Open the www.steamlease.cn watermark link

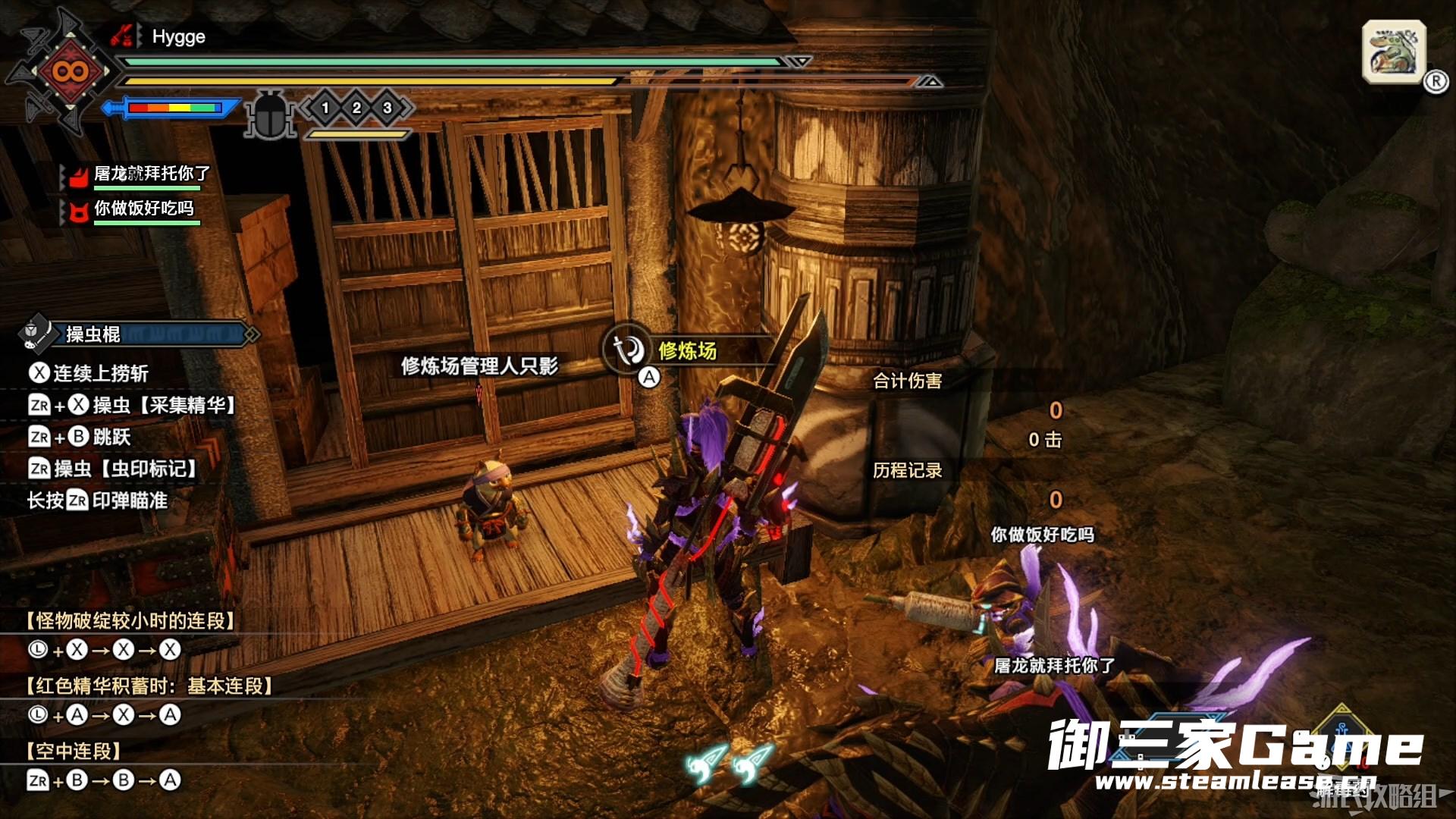coord(1235,781)
